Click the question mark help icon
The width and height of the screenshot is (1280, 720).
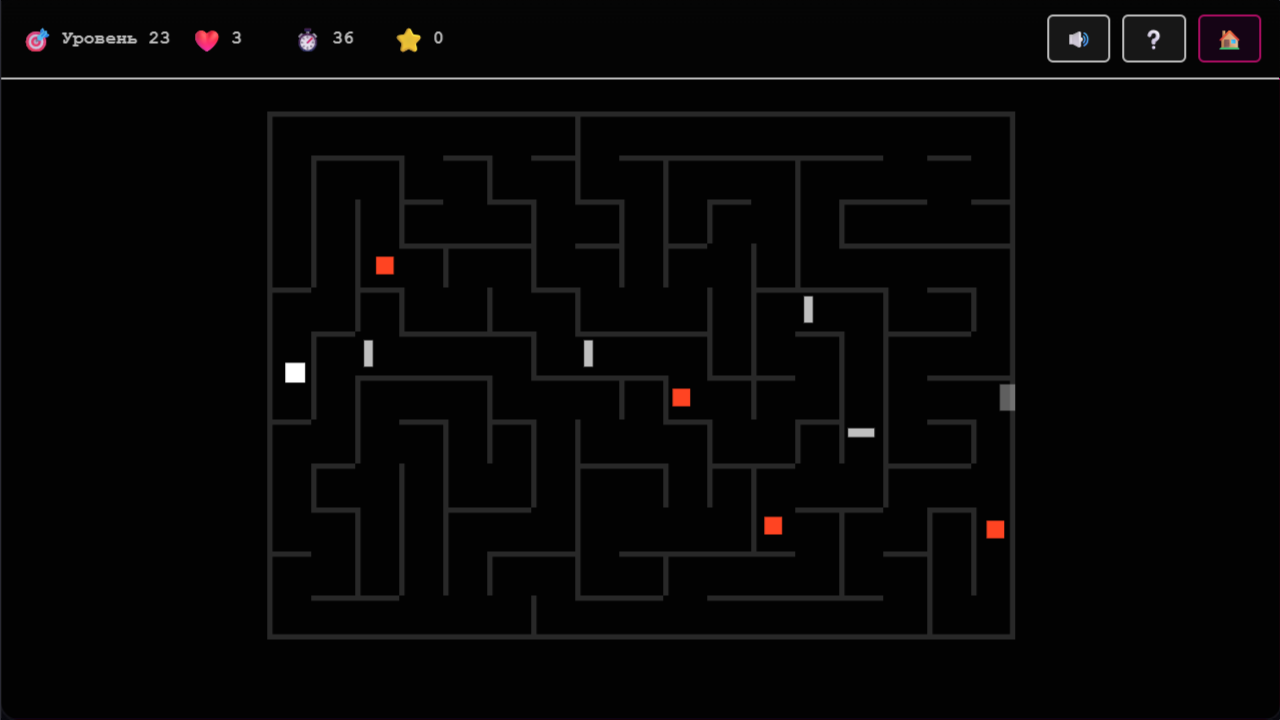[x=1154, y=39]
